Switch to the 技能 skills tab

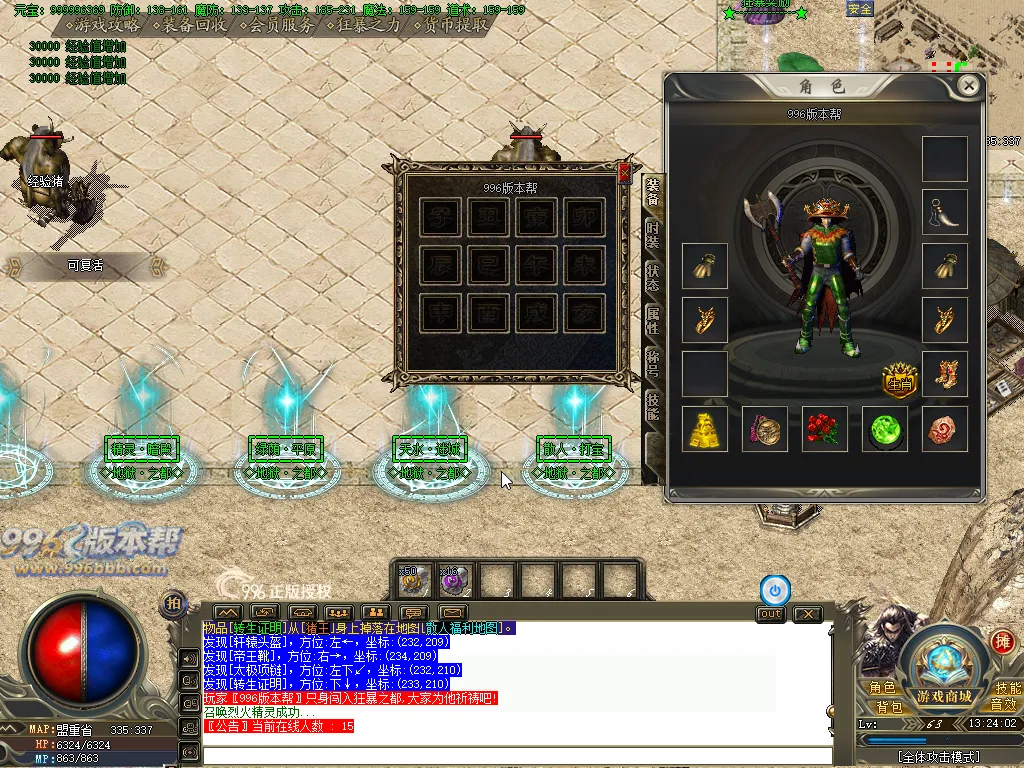click(x=652, y=405)
